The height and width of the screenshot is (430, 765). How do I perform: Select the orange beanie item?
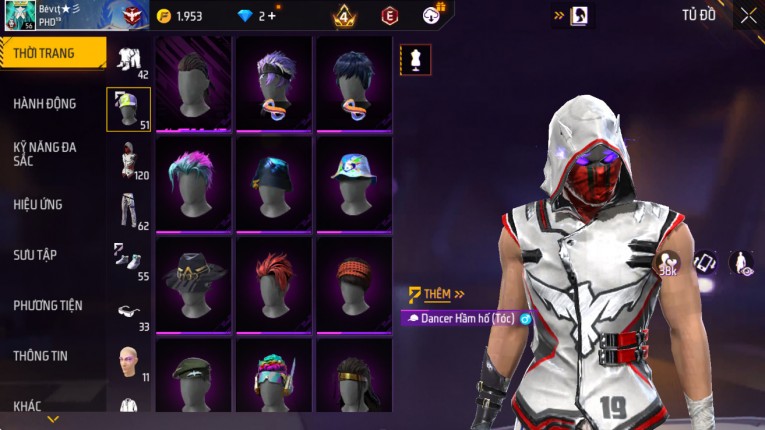pyautogui.click(x=354, y=283)
